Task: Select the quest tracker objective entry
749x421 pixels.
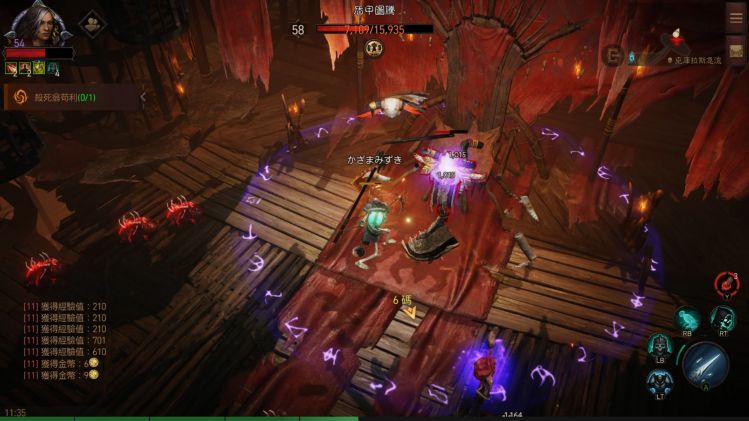Action: (x=70, y=97)
